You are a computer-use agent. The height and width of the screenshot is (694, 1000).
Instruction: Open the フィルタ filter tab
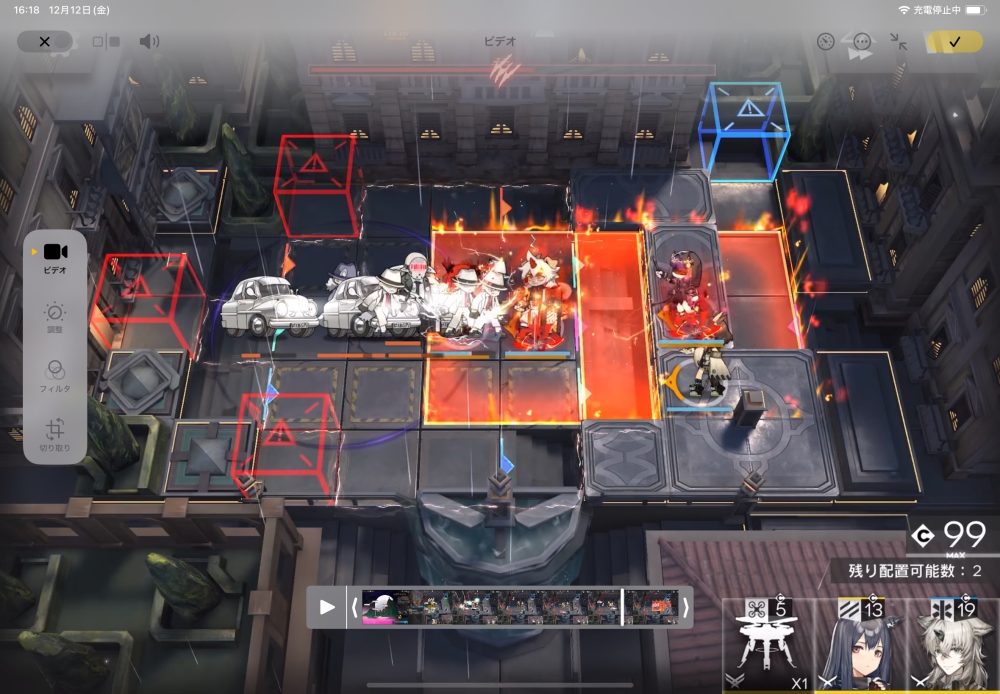pos(55,377)
